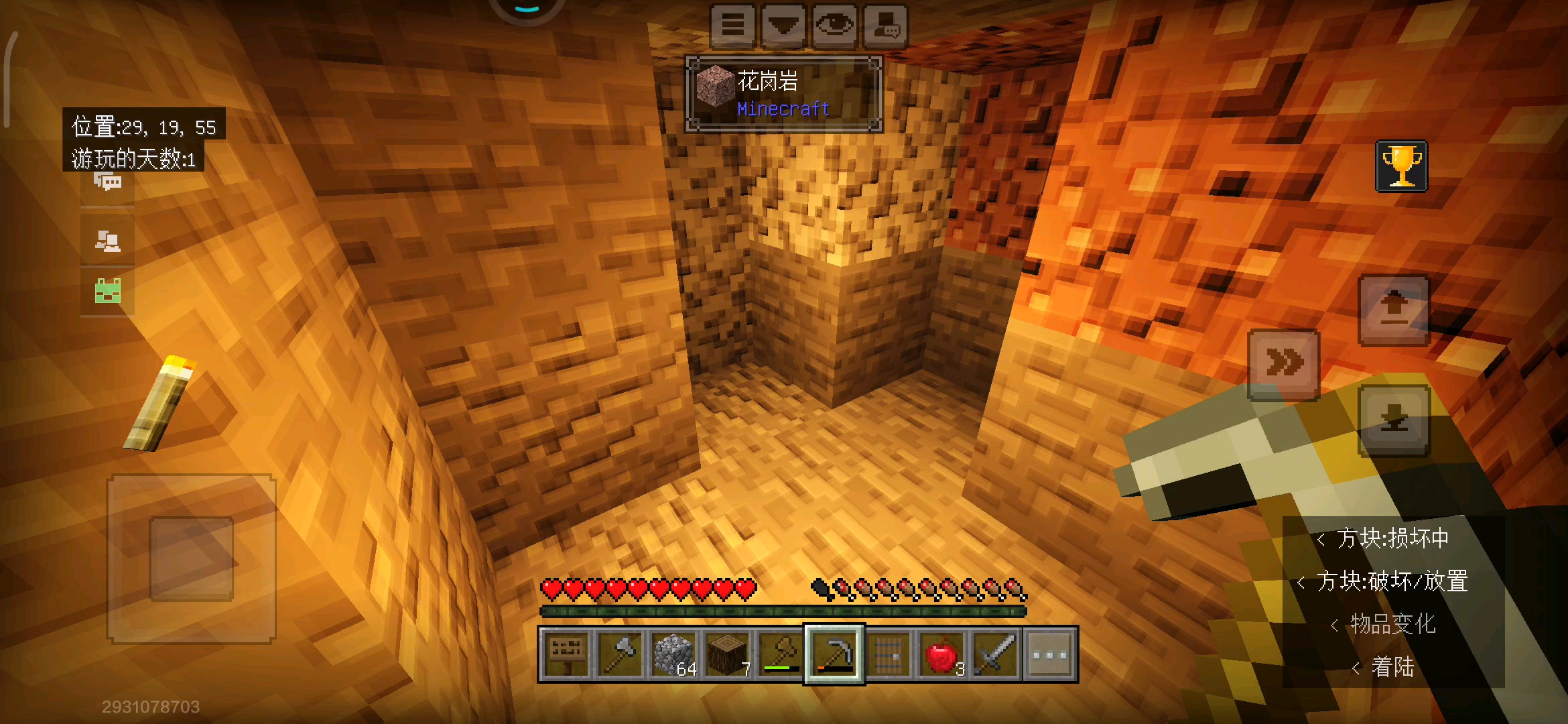Click the green creature face icon
The width and height of the screenshot is (1568, 724).
point(107,291)
